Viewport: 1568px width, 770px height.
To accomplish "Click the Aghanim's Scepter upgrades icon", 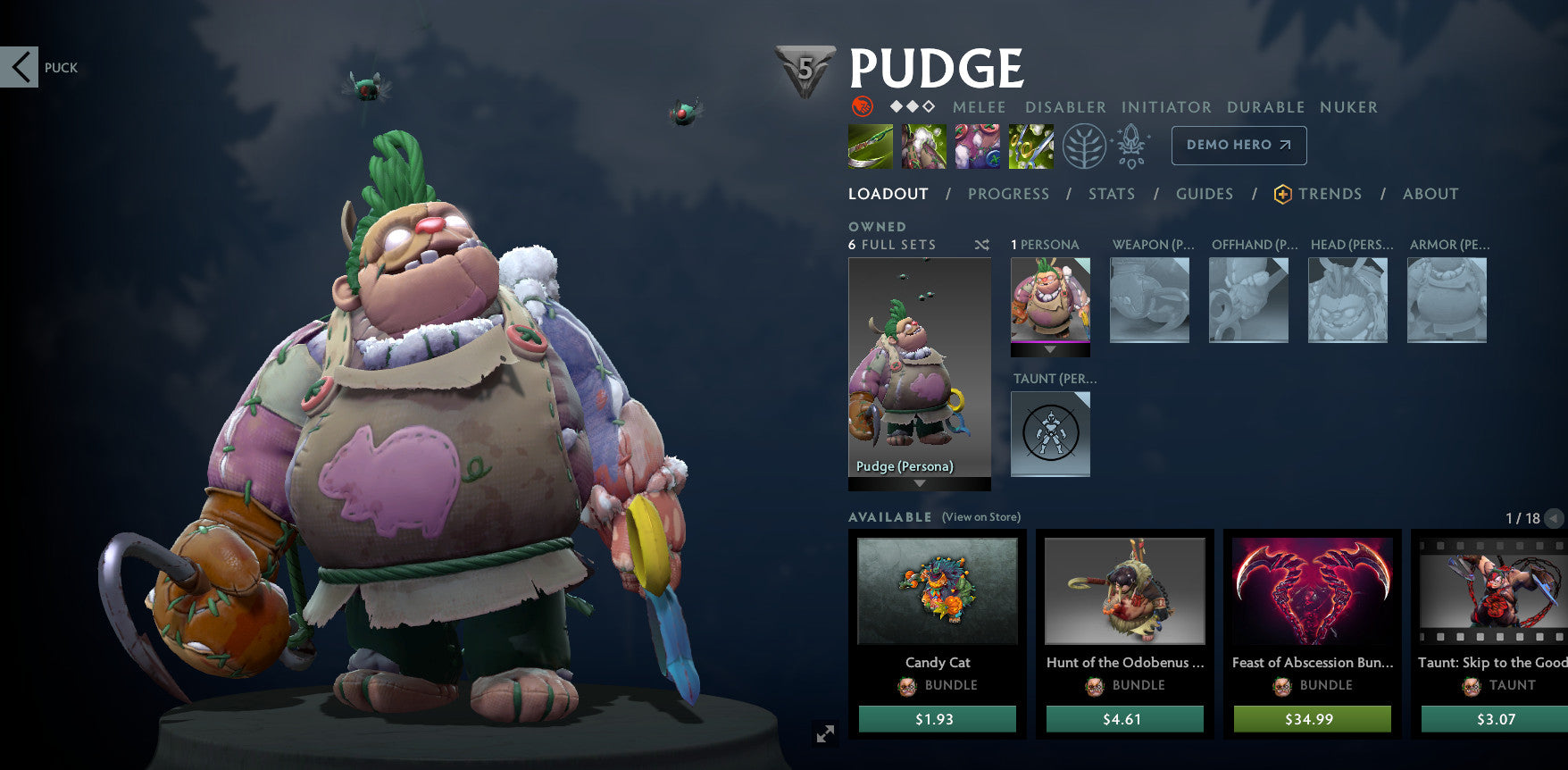I will click(x=1132, y=146).
